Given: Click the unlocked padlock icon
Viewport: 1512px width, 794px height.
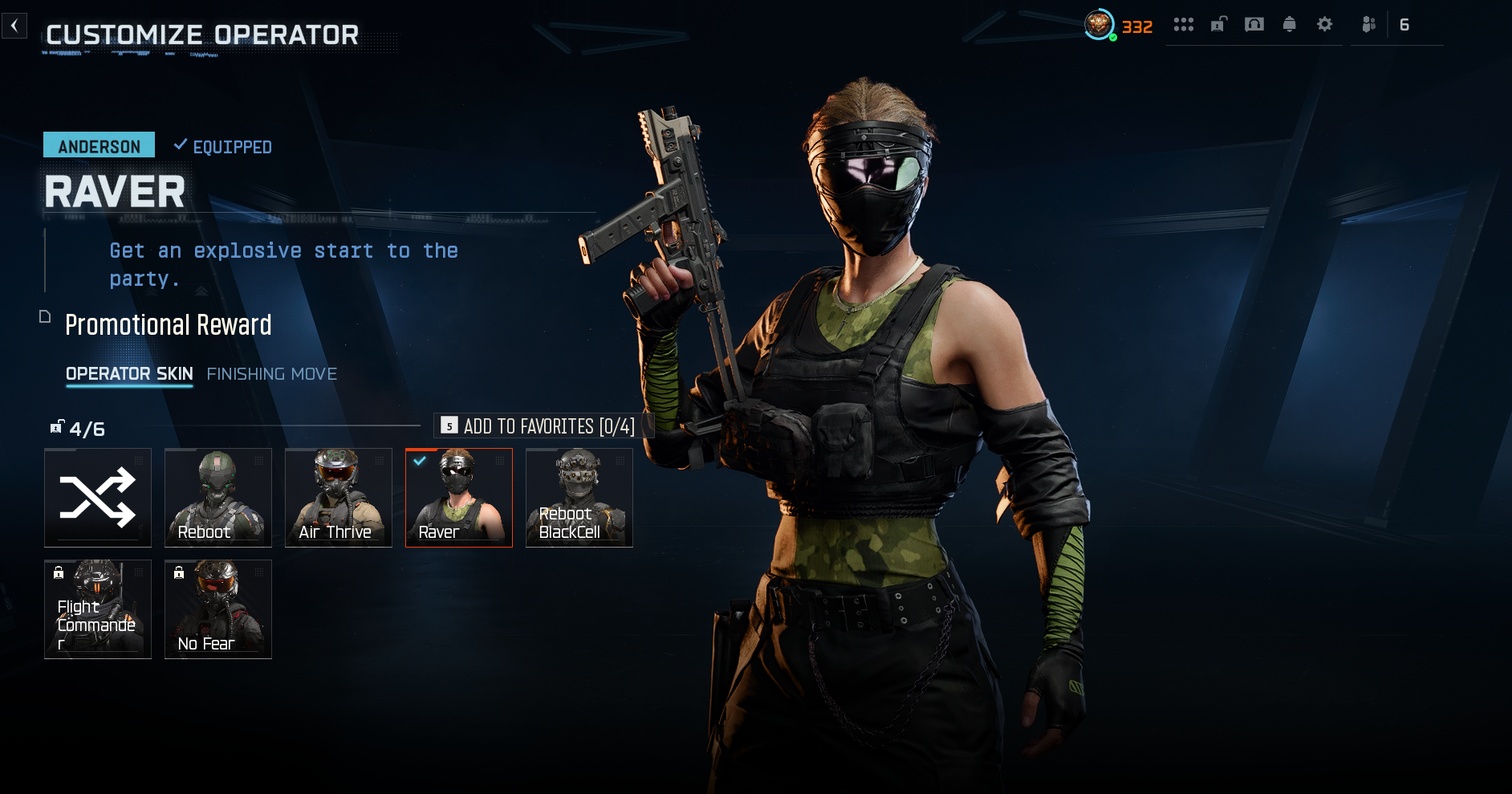Looking at the screenshot, I should coord(1219,25).
